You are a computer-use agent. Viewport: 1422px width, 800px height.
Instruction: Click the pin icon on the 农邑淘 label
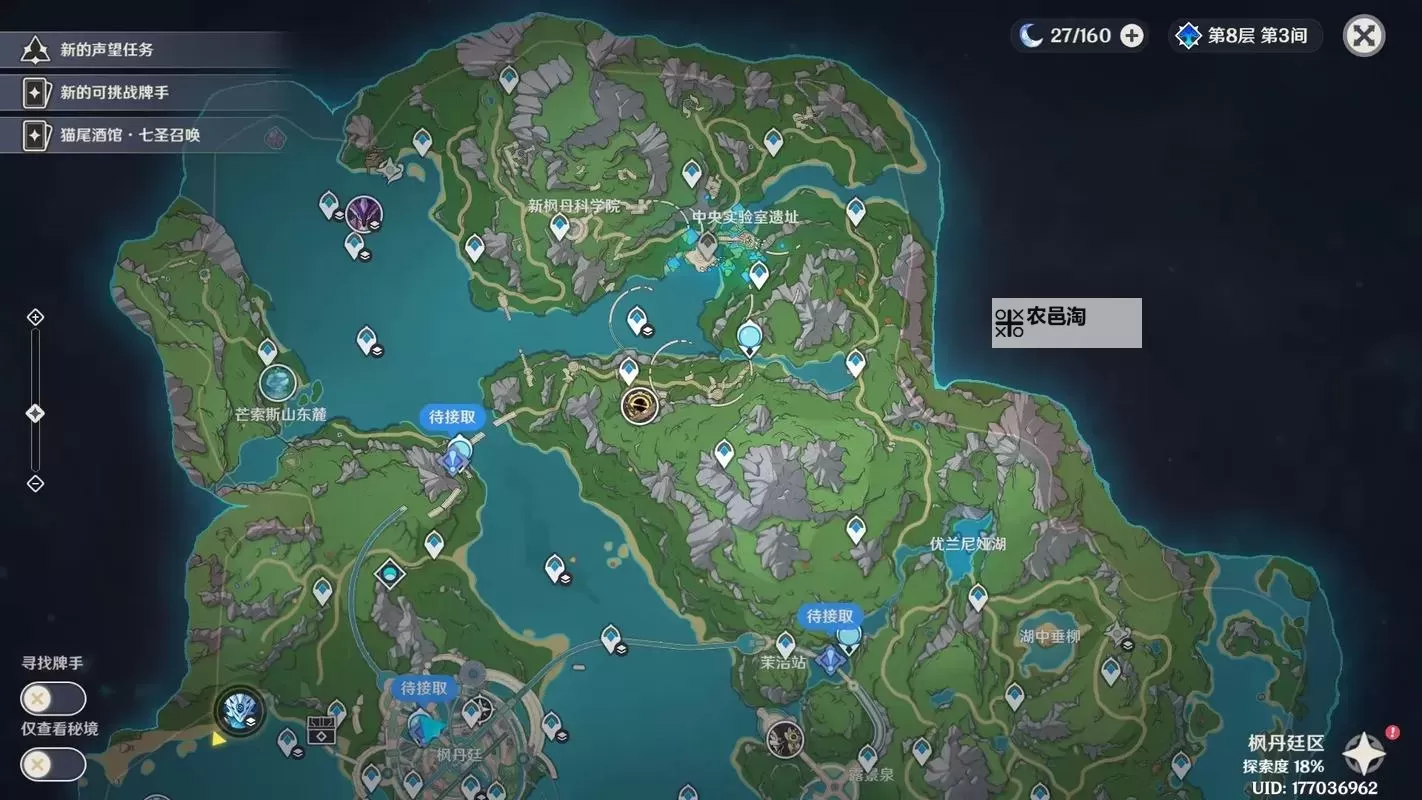[x=1009, y=322]
